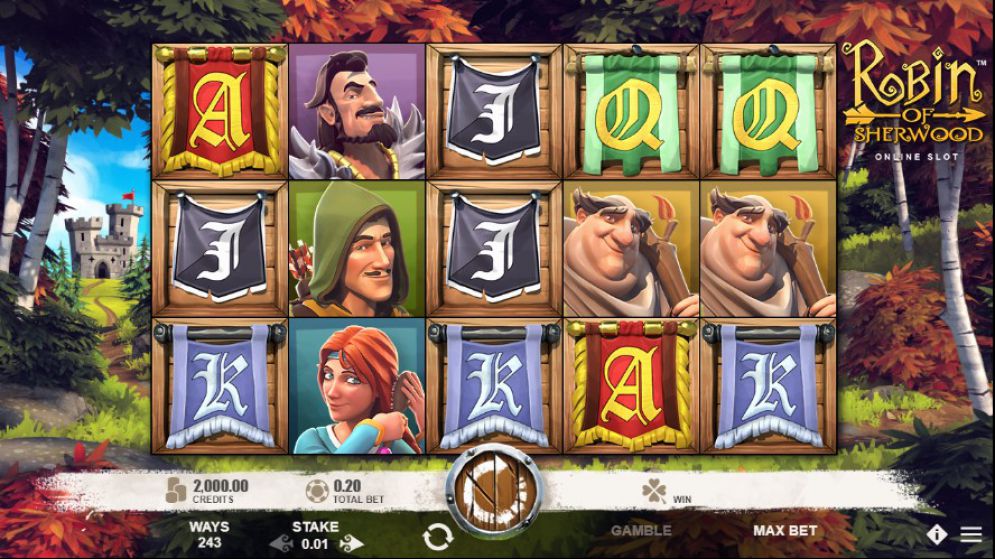Open the hamburger menu
Viewport: 995px width, 559px height.
[971, 534]
